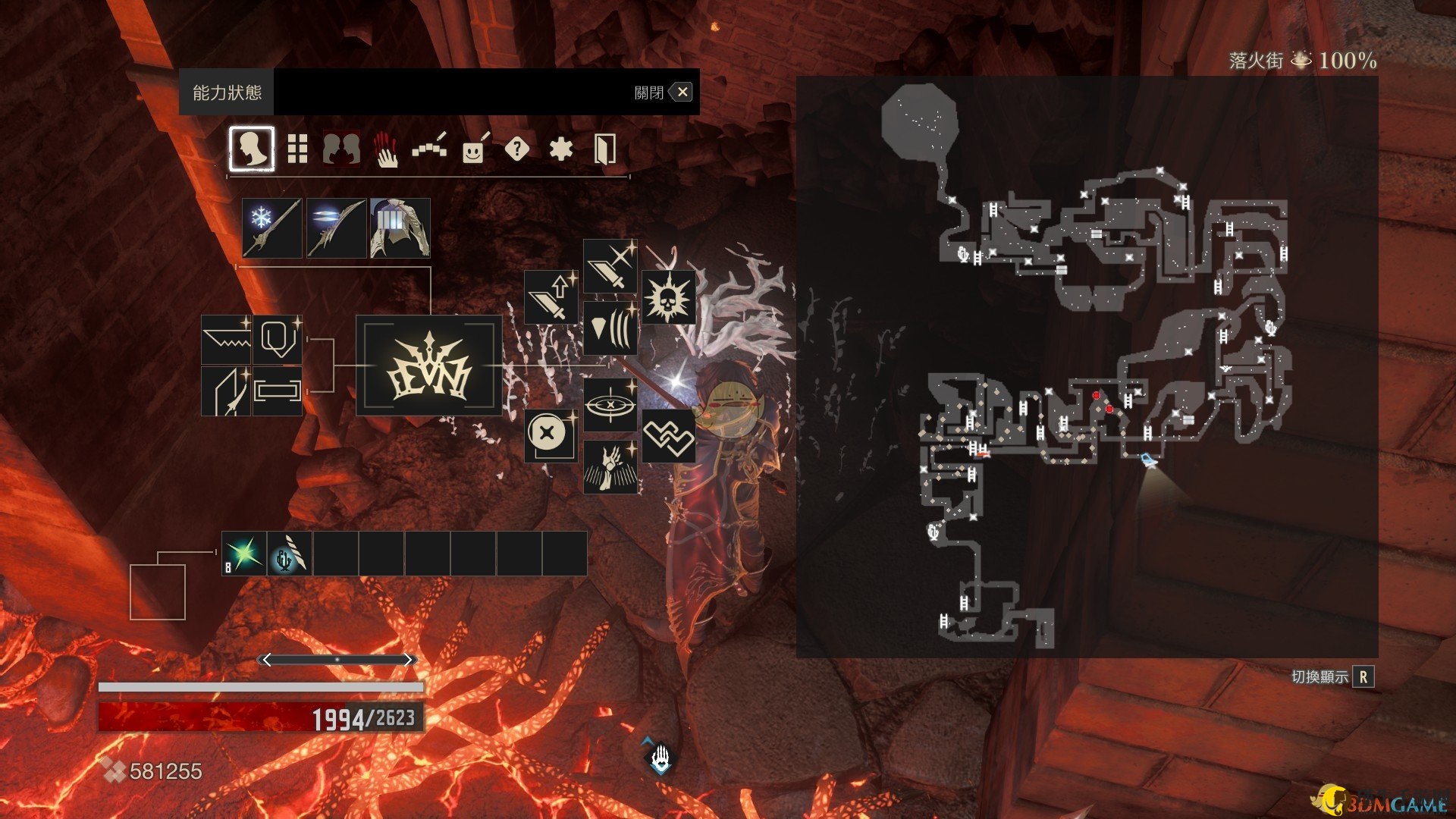Switch to the red hand tab
Image resolution: width=1456 pixels, height=819 pixels.
pyautogui.click(x=386, y=149)
